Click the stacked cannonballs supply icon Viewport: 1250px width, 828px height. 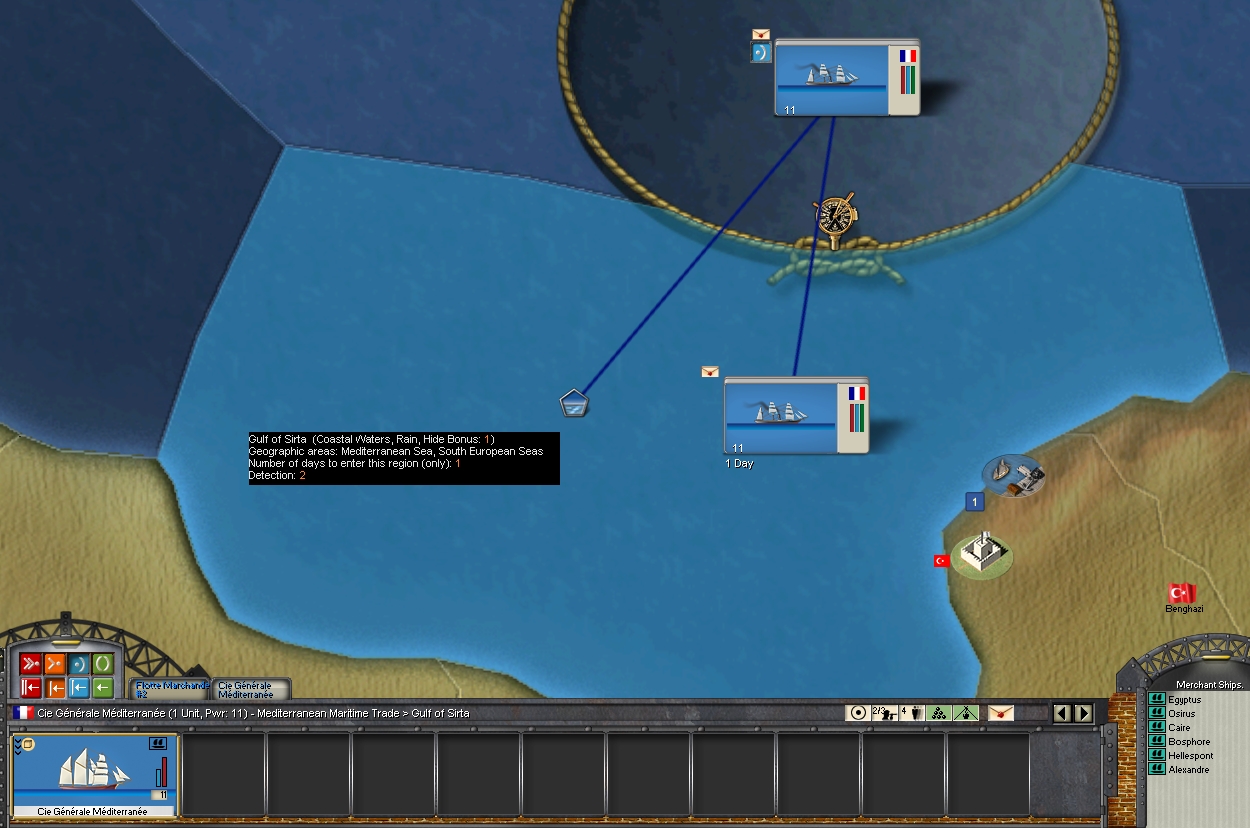click(939, 713)
